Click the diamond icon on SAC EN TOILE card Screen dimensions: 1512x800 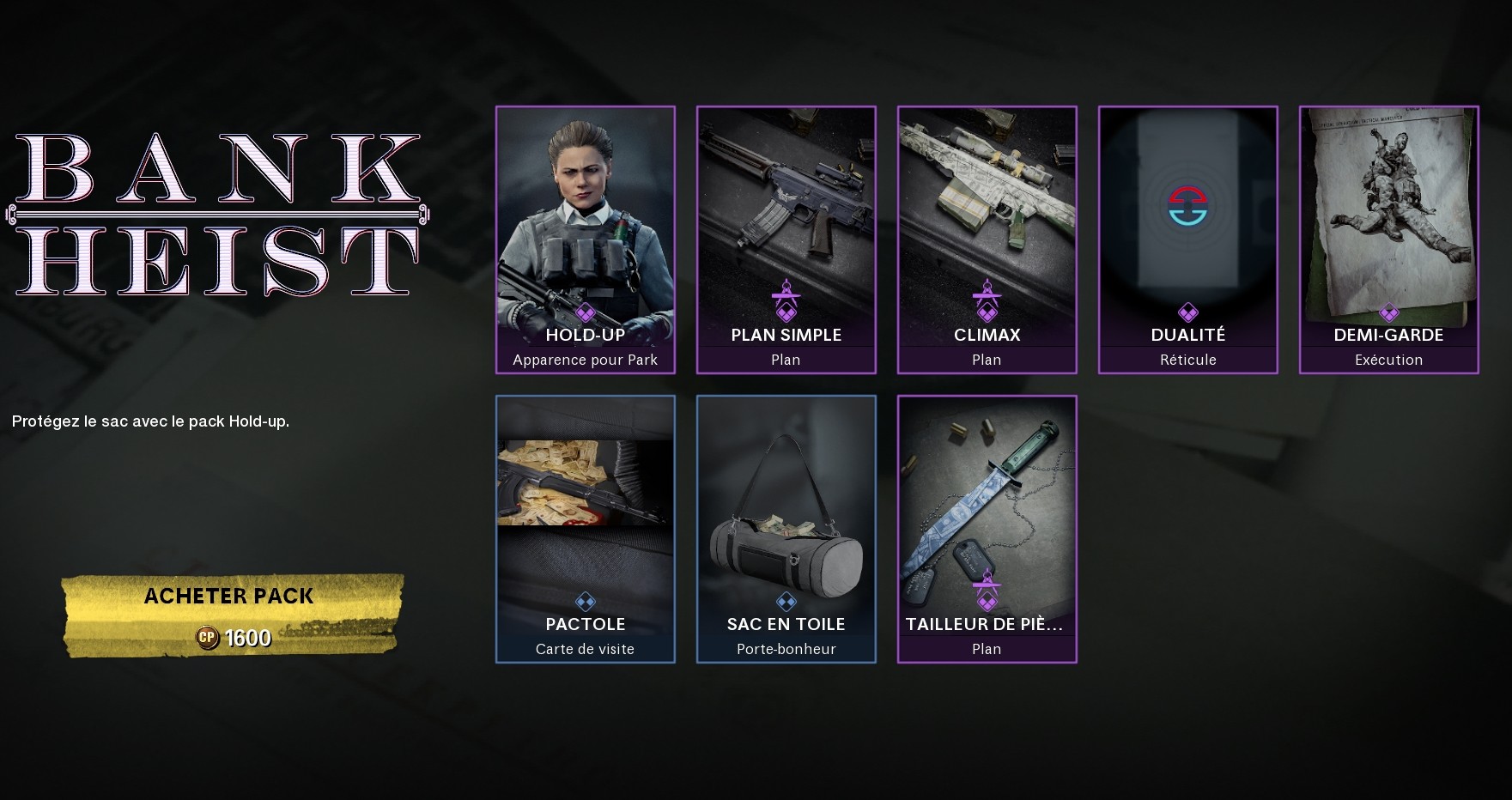tap(786, 600)
